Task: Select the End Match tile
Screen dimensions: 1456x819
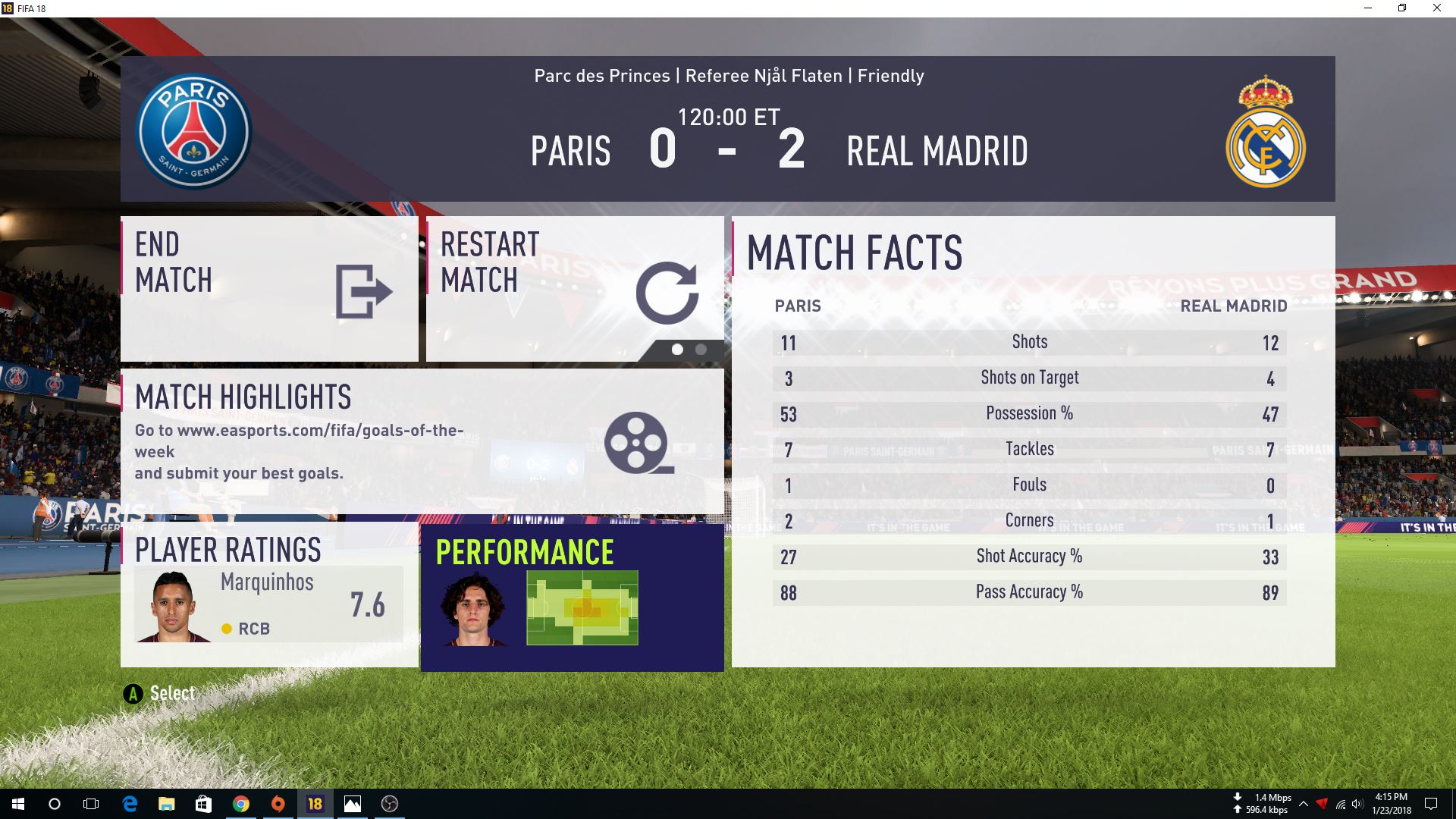Action: (x=269, y=288)
